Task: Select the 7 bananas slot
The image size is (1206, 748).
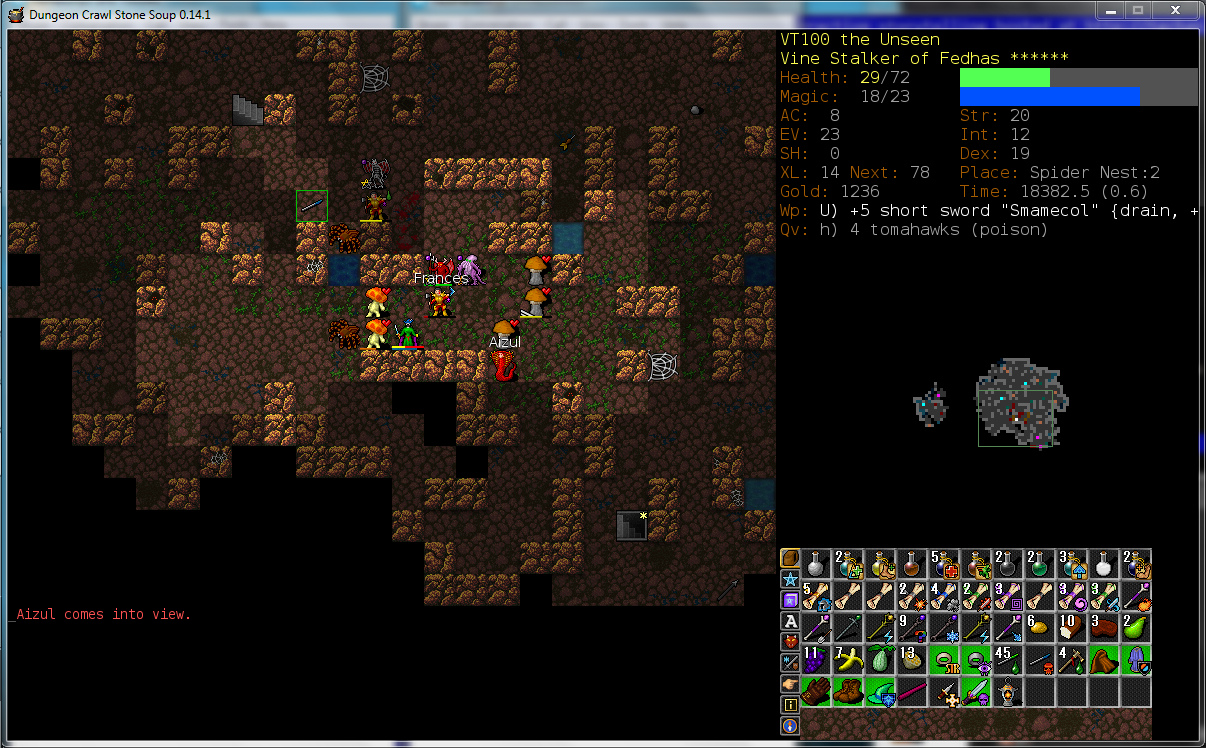Action: 847,659
